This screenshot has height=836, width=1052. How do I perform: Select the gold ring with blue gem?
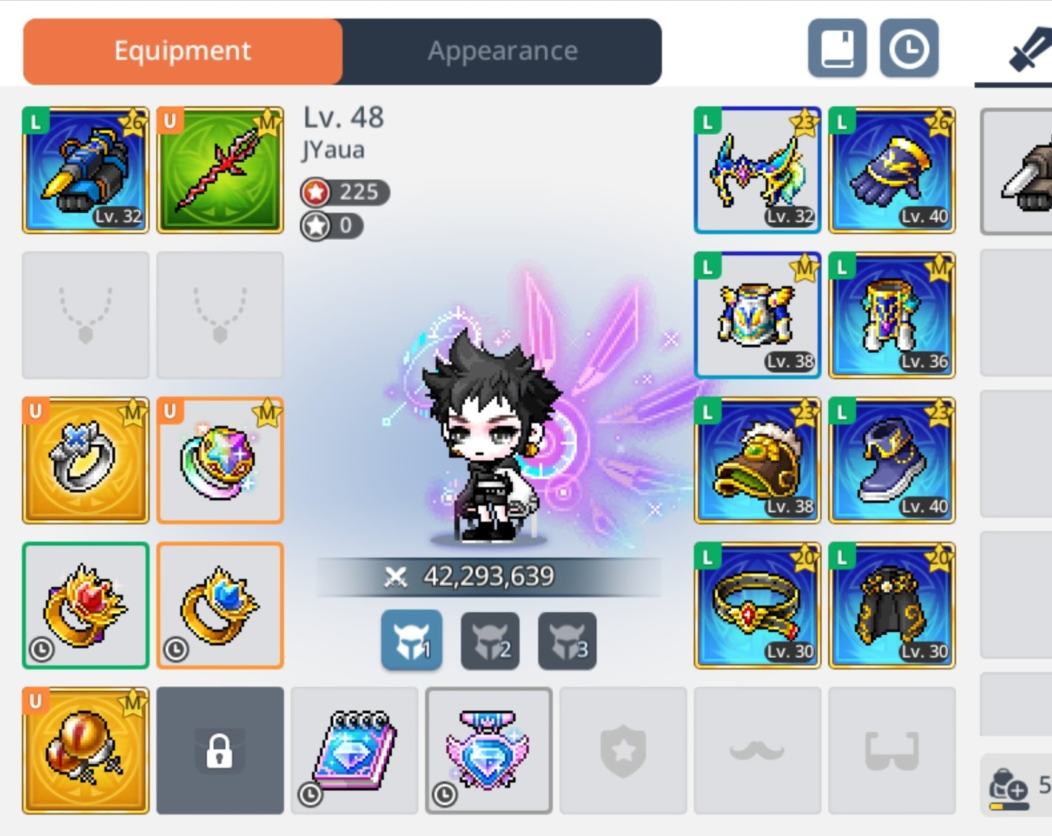(x=220, y=605)
